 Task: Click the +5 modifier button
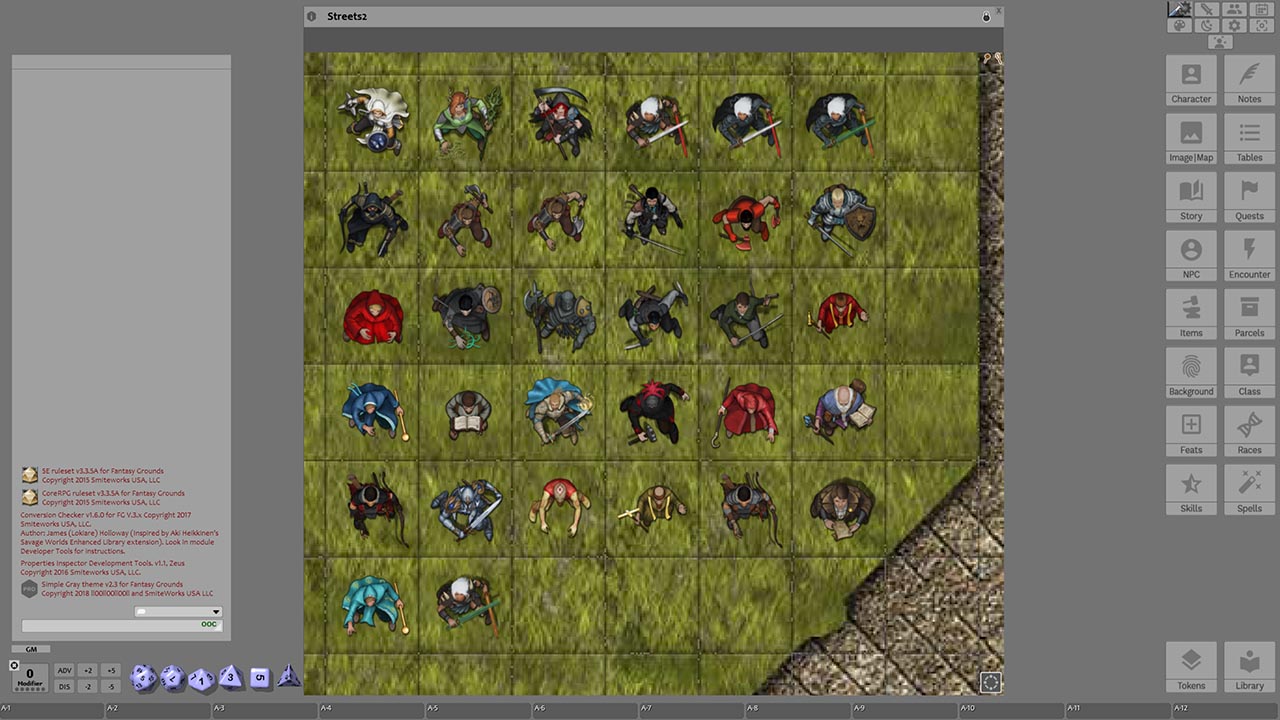pyautogui.click(x=112, y=670)
